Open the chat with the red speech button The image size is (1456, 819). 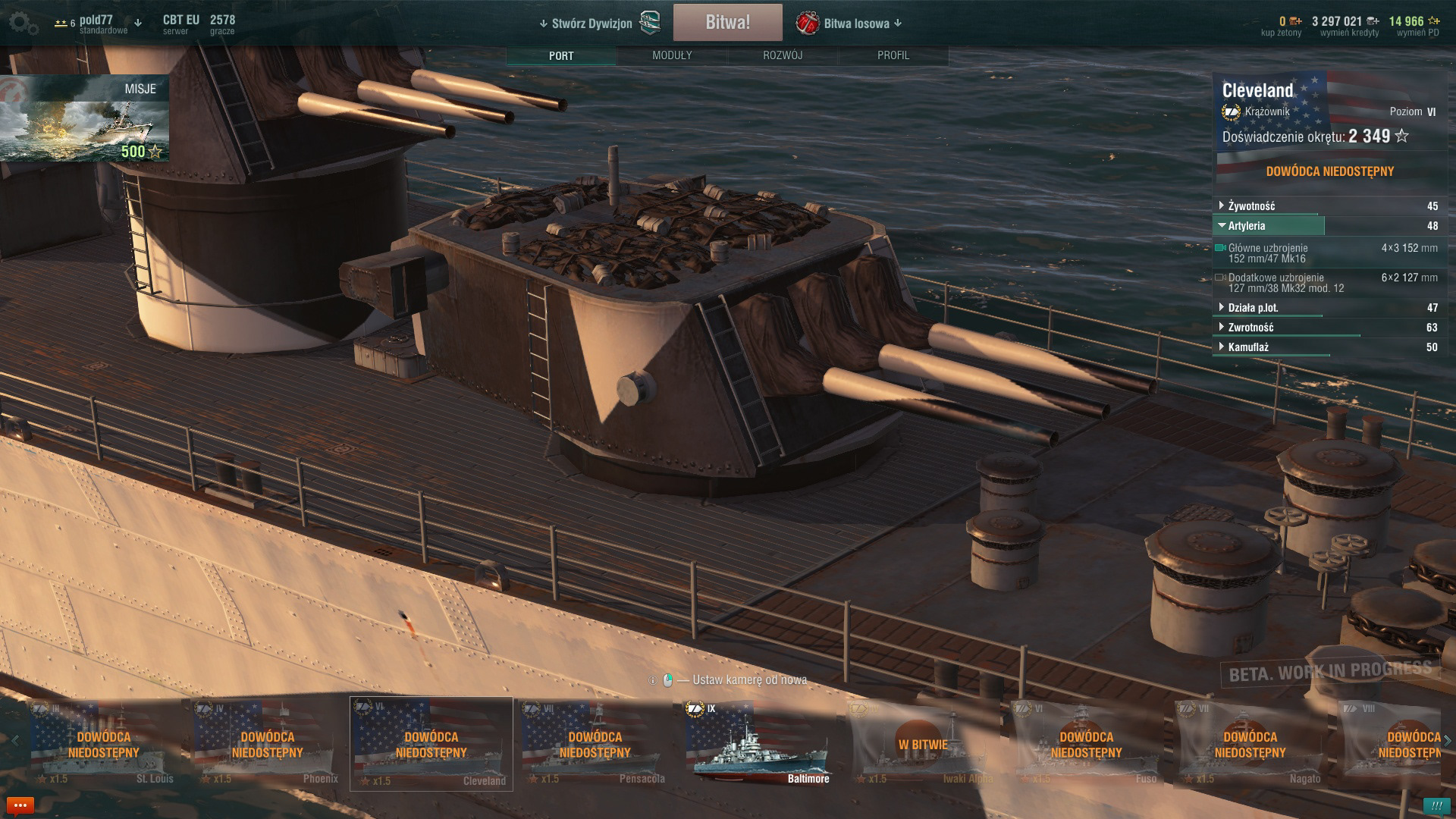(x=20, y=805)
